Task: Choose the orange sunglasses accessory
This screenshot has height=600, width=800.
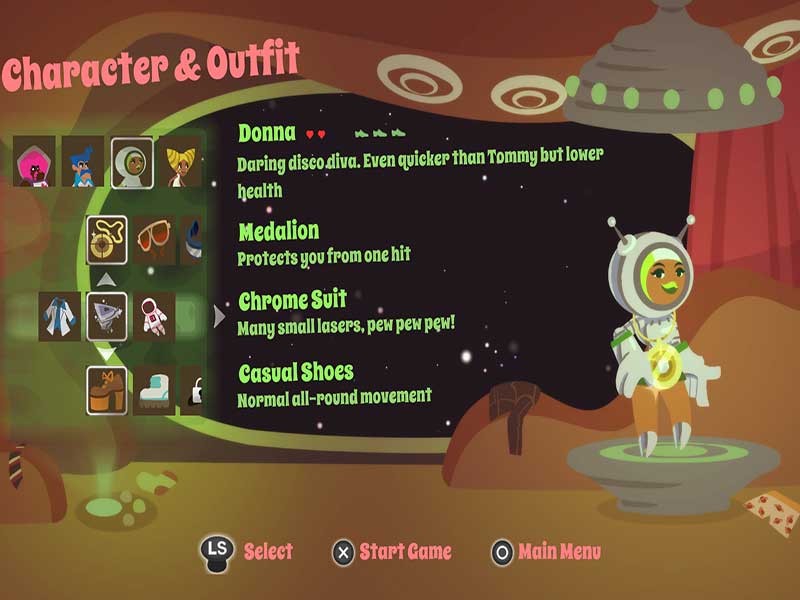Action: click(154, 240)
